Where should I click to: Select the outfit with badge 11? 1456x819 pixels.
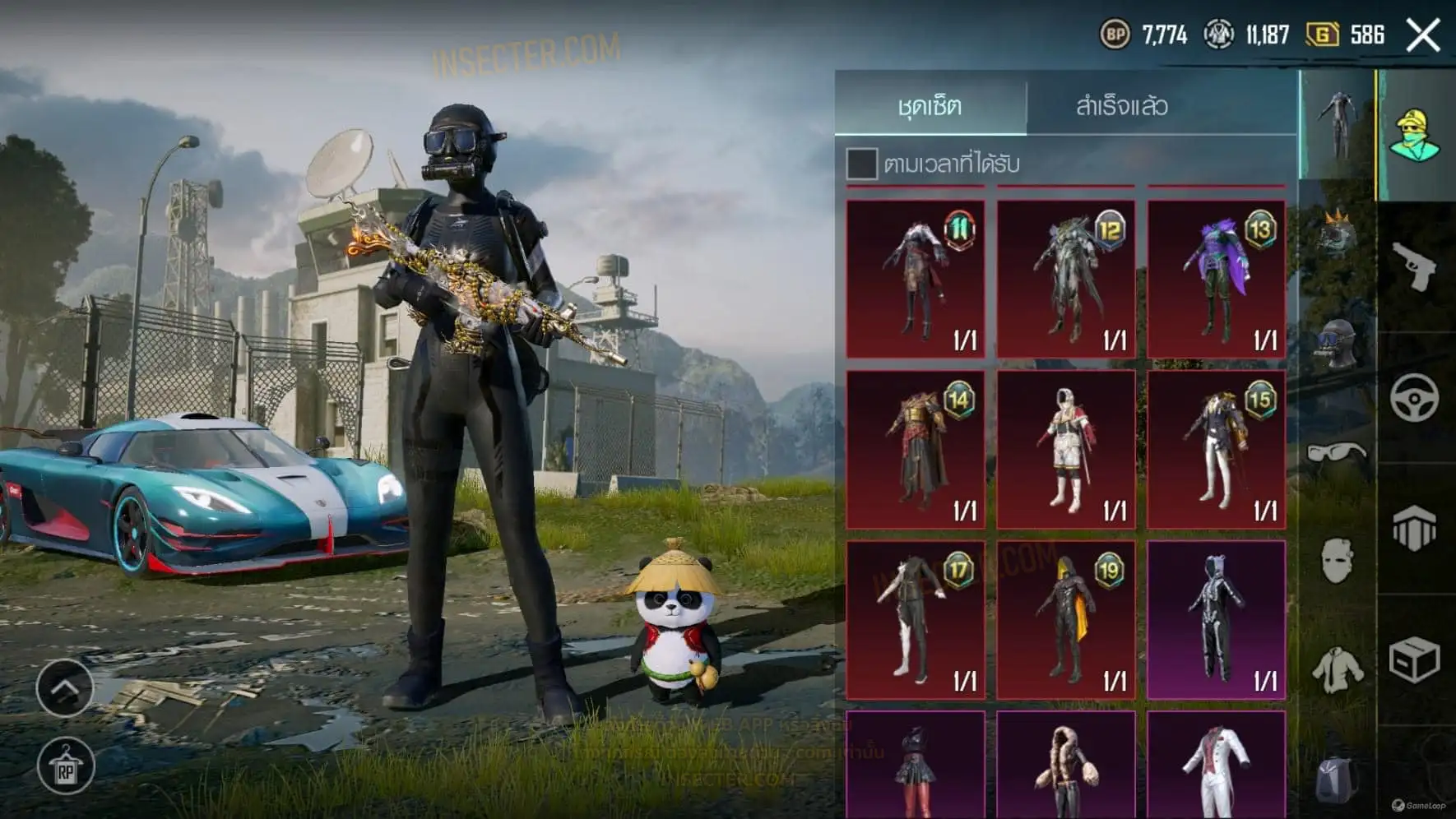[916, 280]
